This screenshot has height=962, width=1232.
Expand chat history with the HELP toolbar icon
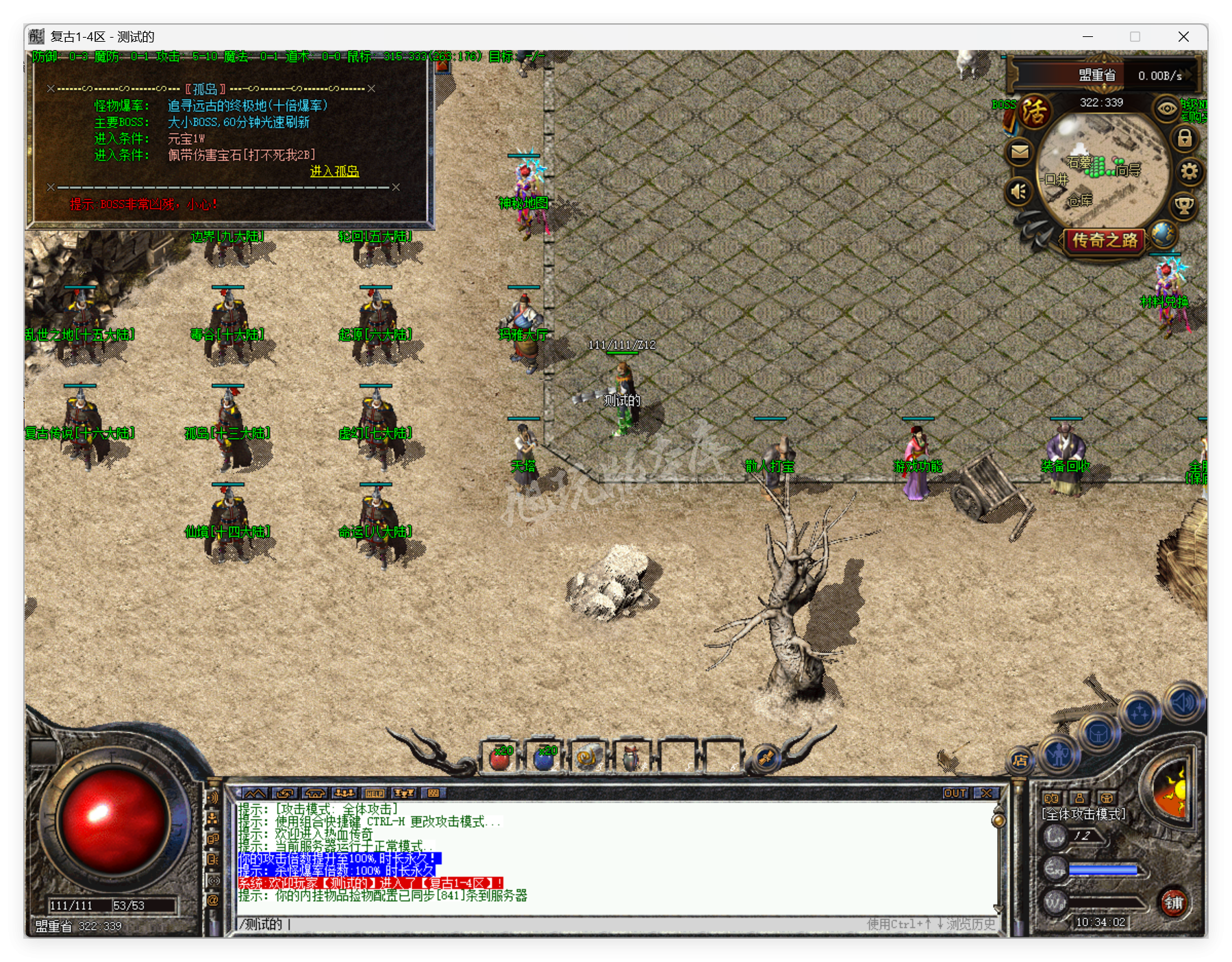click(375, 792)
